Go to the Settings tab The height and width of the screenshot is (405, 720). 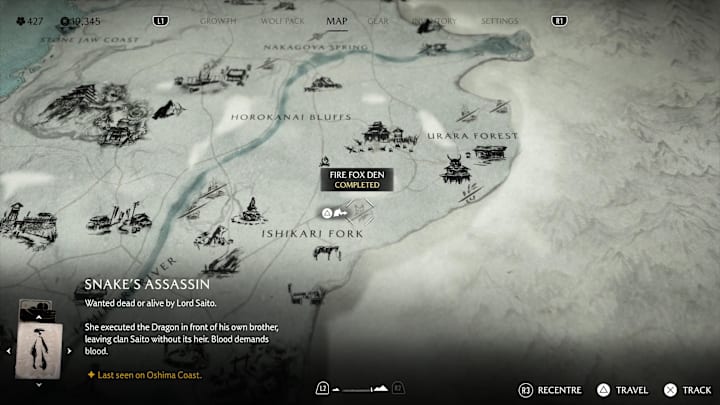[499, 20]
